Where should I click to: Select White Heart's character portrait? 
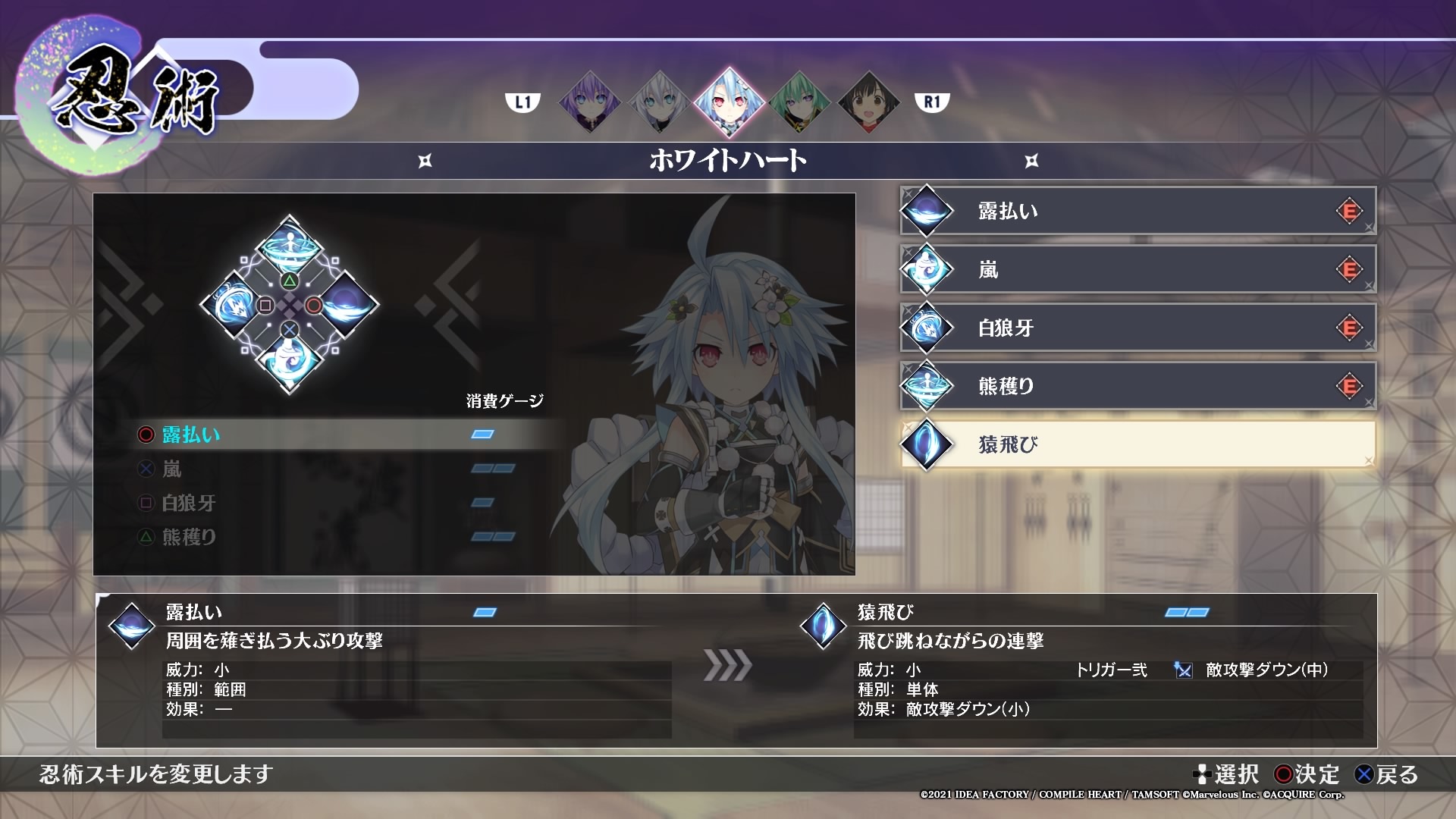(x=730, y=102)
